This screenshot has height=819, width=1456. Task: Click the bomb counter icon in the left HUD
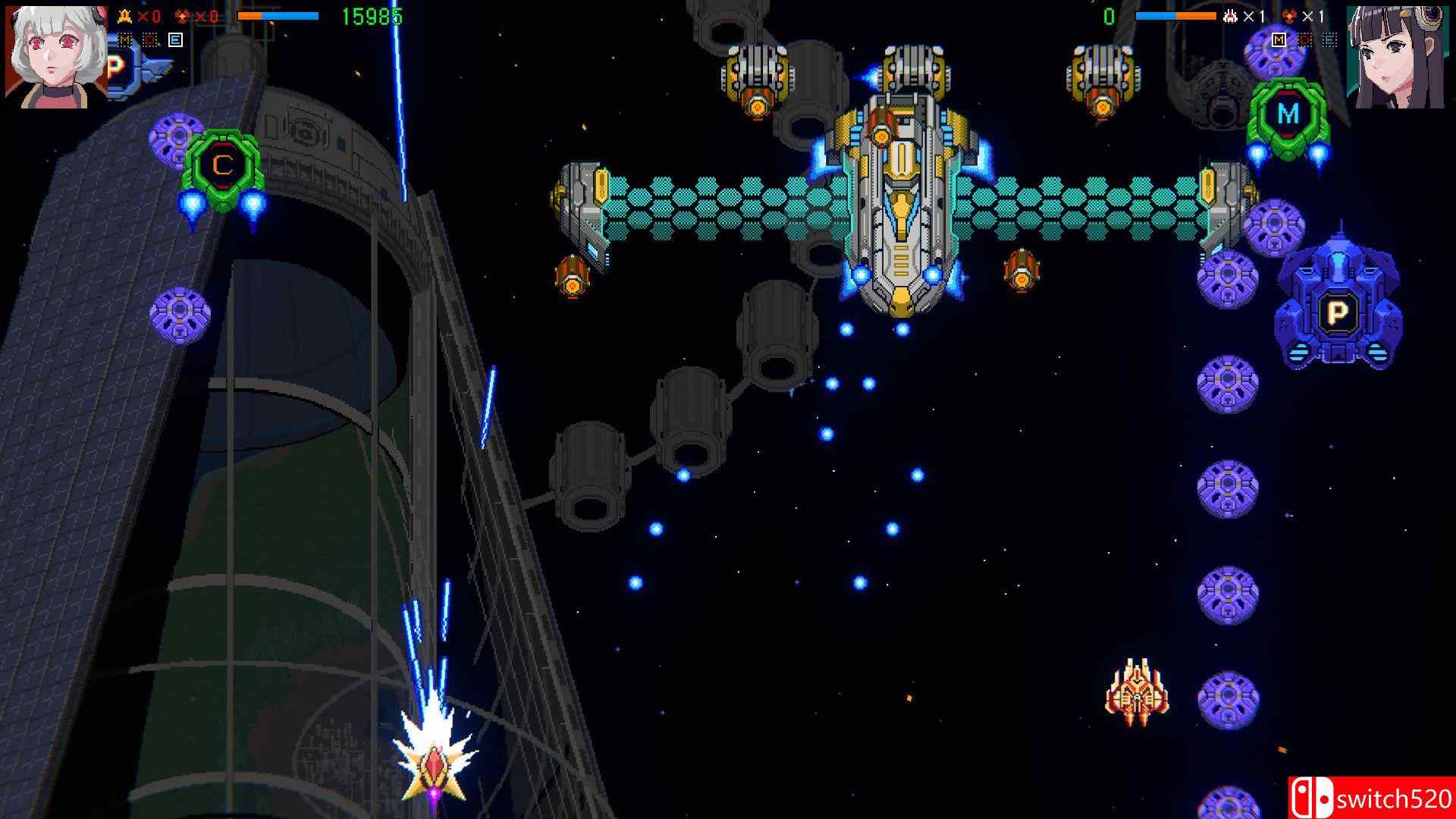coord(182,14)
